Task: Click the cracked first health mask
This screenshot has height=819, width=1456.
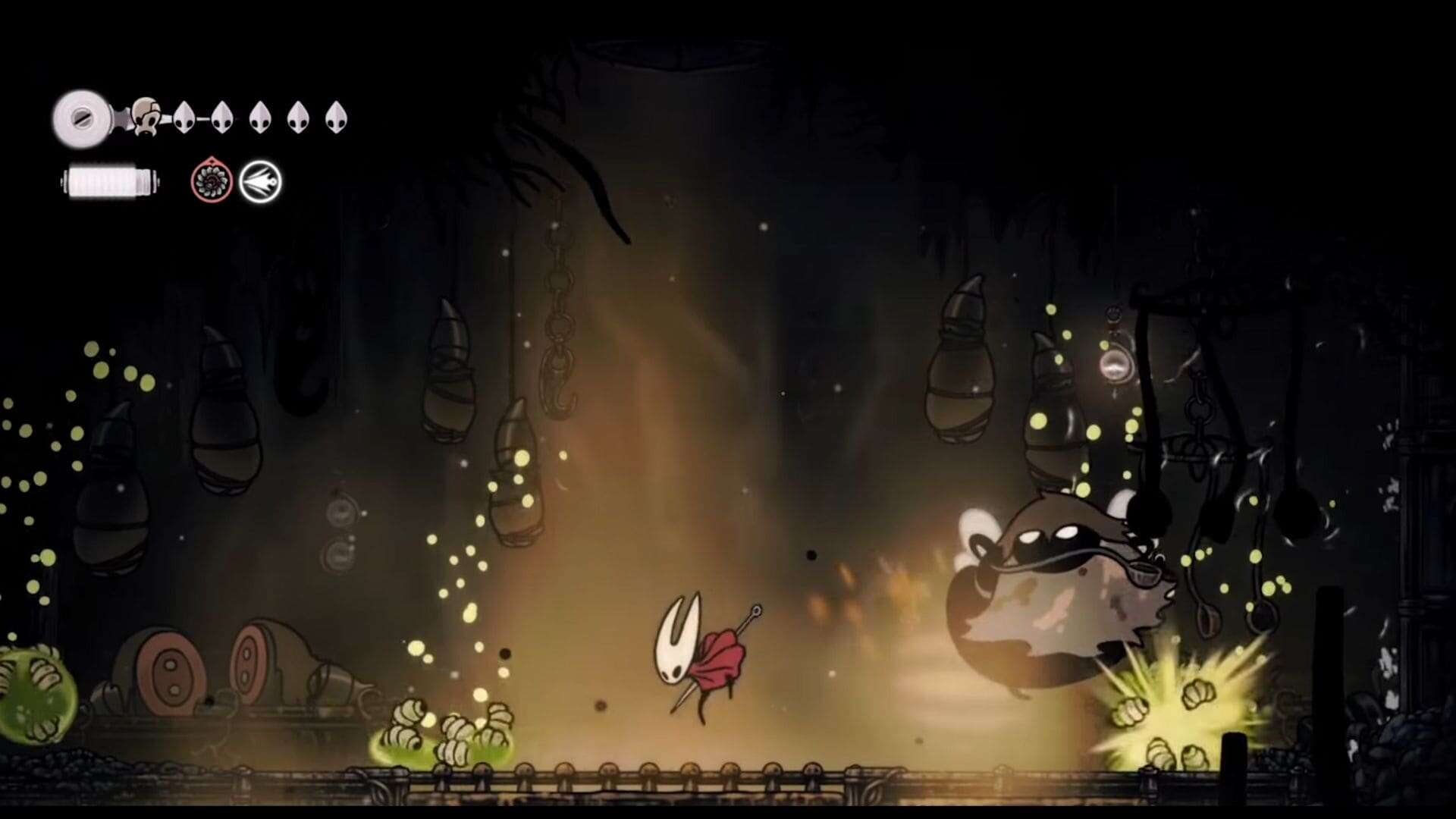Action: coord(145,118)
